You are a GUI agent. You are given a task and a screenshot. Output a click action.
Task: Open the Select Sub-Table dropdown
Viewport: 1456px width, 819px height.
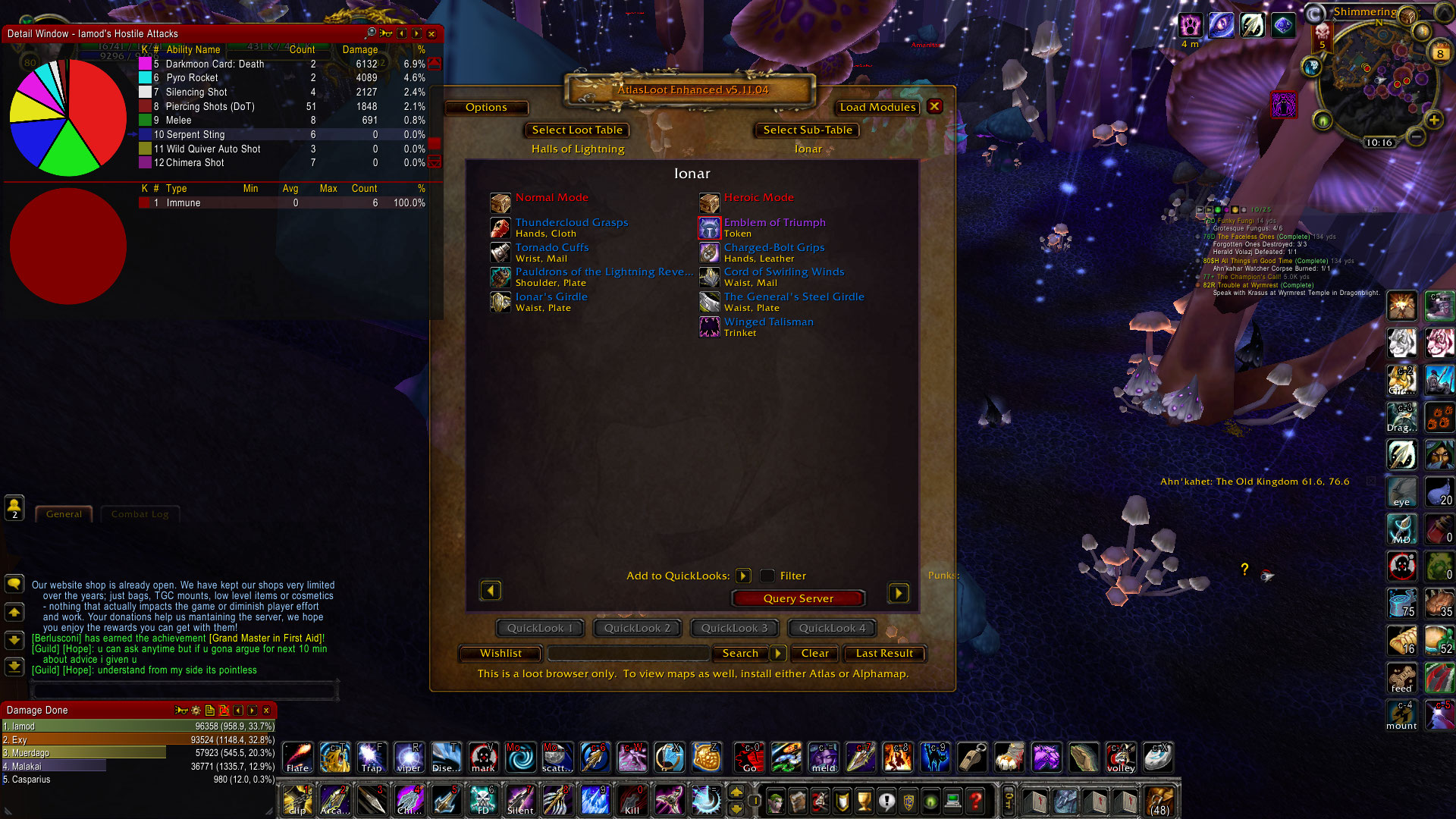point(808,130)
